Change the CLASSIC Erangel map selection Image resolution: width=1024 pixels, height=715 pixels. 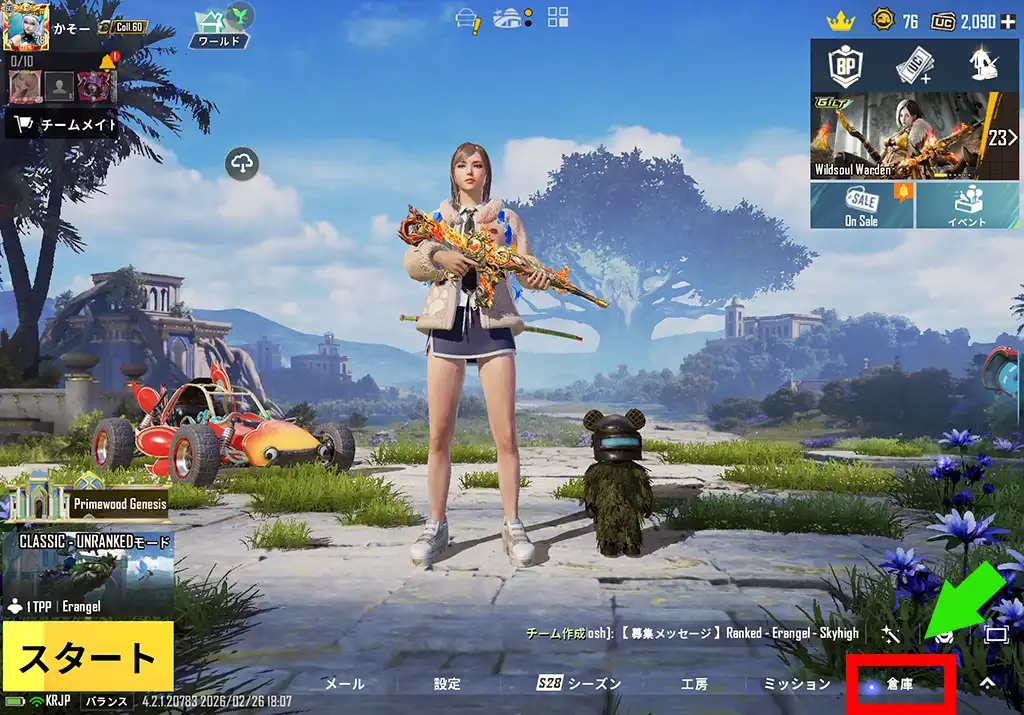coord(87,575)
